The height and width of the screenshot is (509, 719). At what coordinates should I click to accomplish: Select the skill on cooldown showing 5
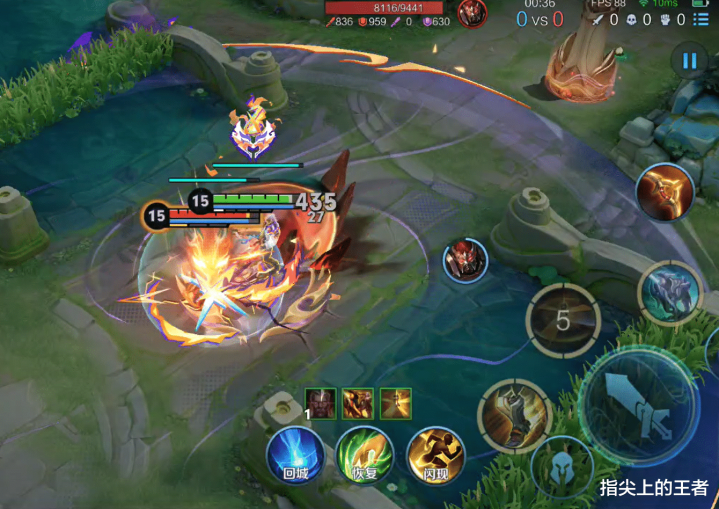[563, 321]
